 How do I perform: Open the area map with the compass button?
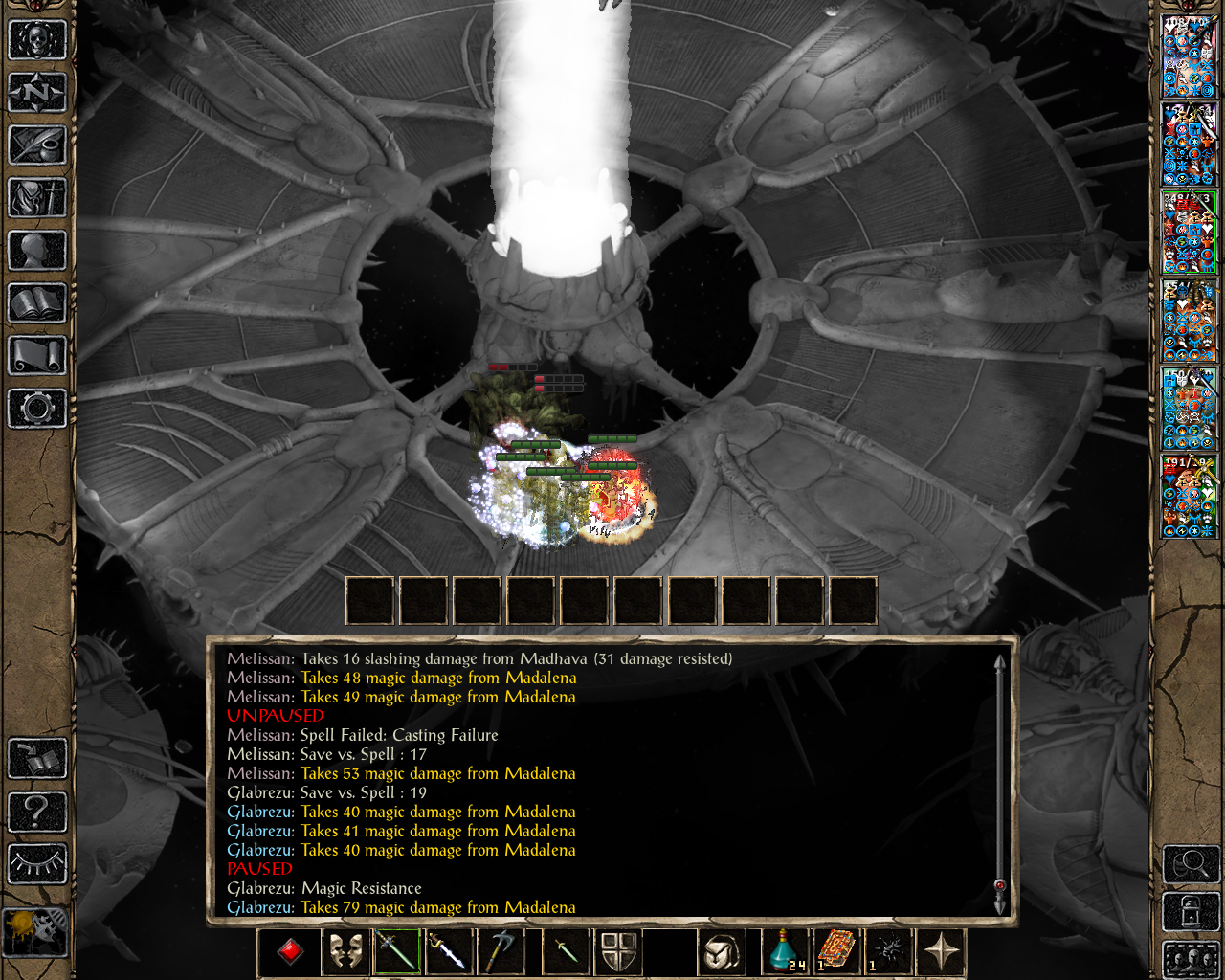(x=37, y=93)
